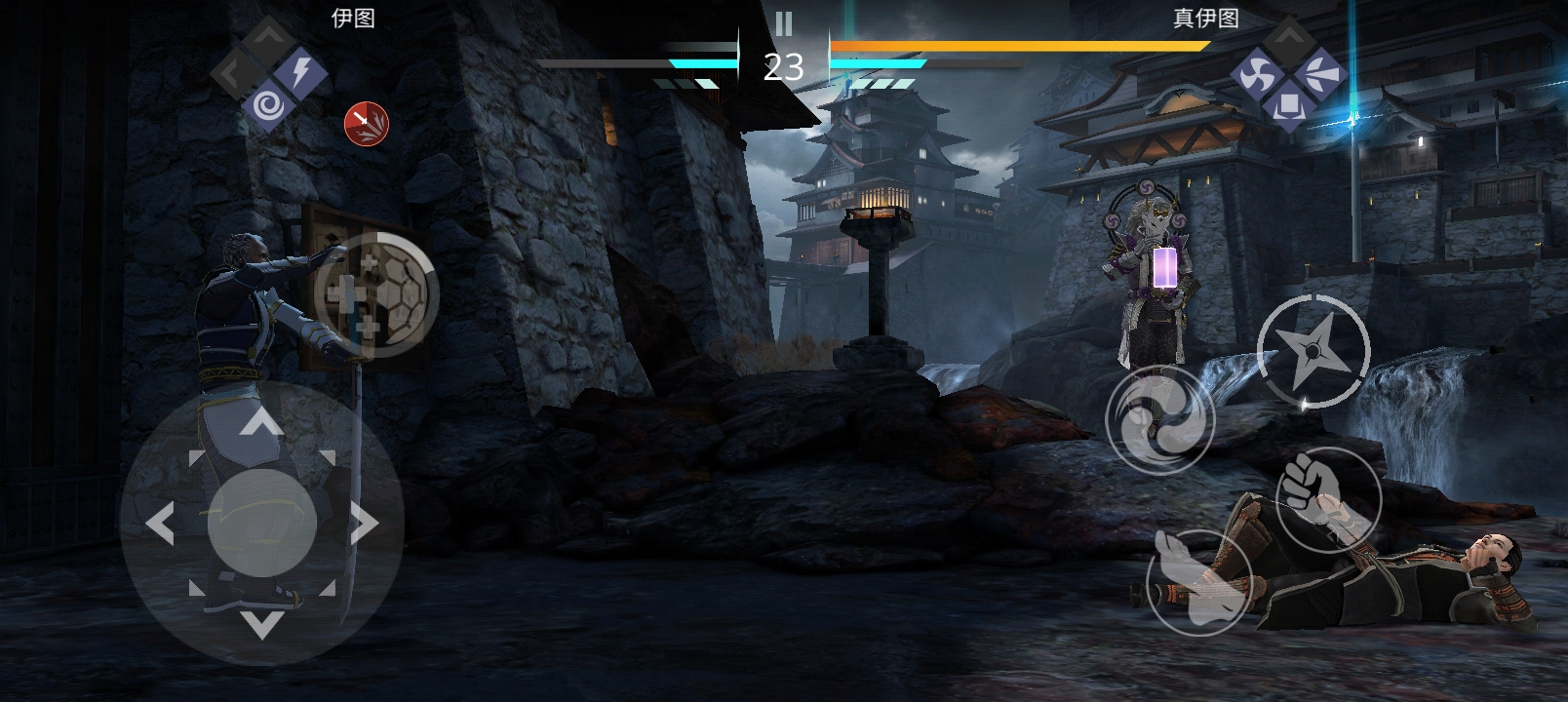Tap the joystick's down arrow
Viewport: 1568px width, 702px height.
(x=261, y=624)
